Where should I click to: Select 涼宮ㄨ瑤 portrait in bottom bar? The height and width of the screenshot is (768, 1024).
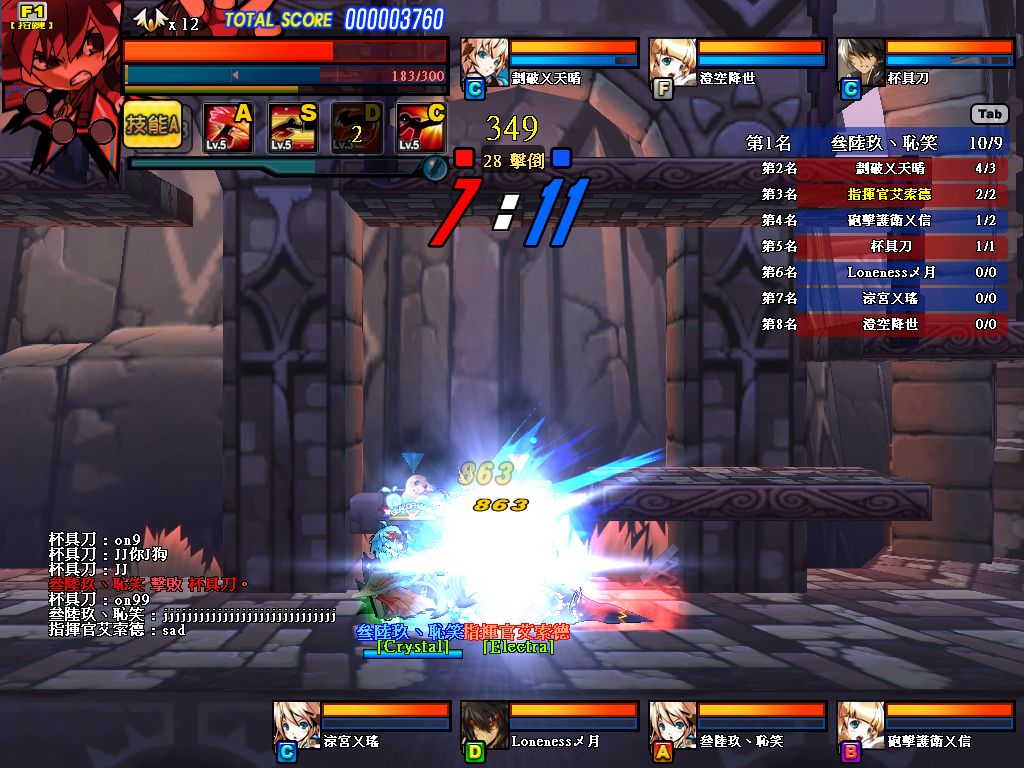click(296, 726)
